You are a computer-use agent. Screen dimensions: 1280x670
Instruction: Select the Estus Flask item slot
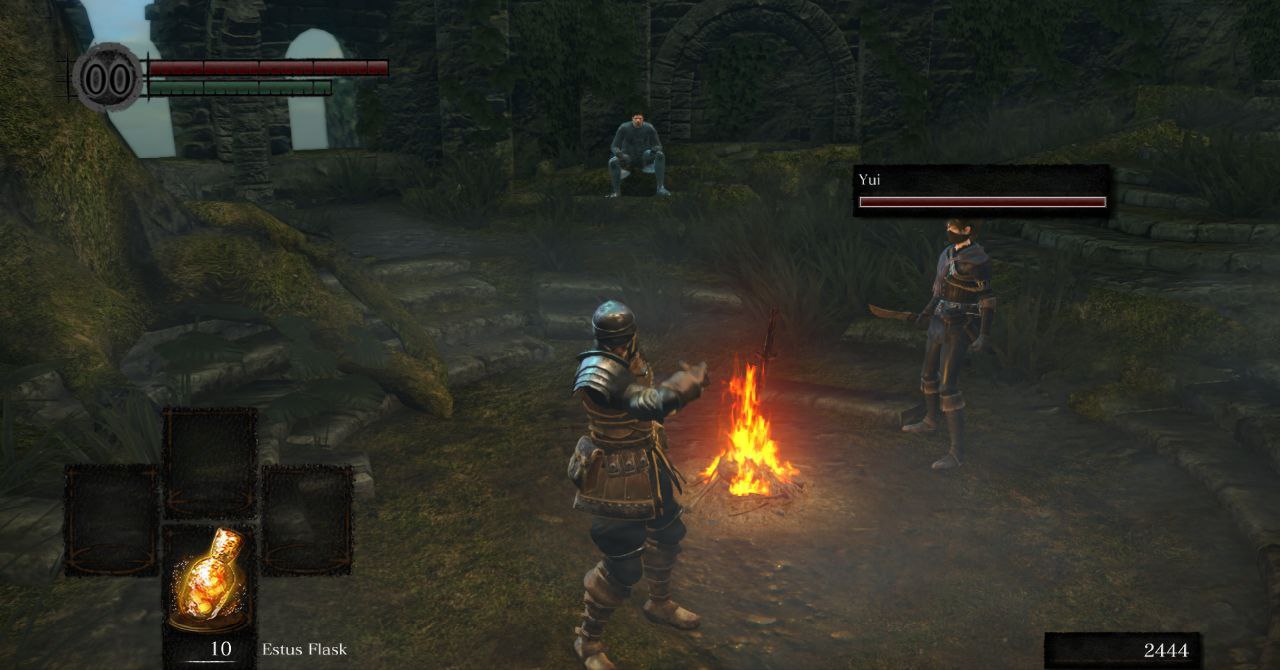(209, 578)
